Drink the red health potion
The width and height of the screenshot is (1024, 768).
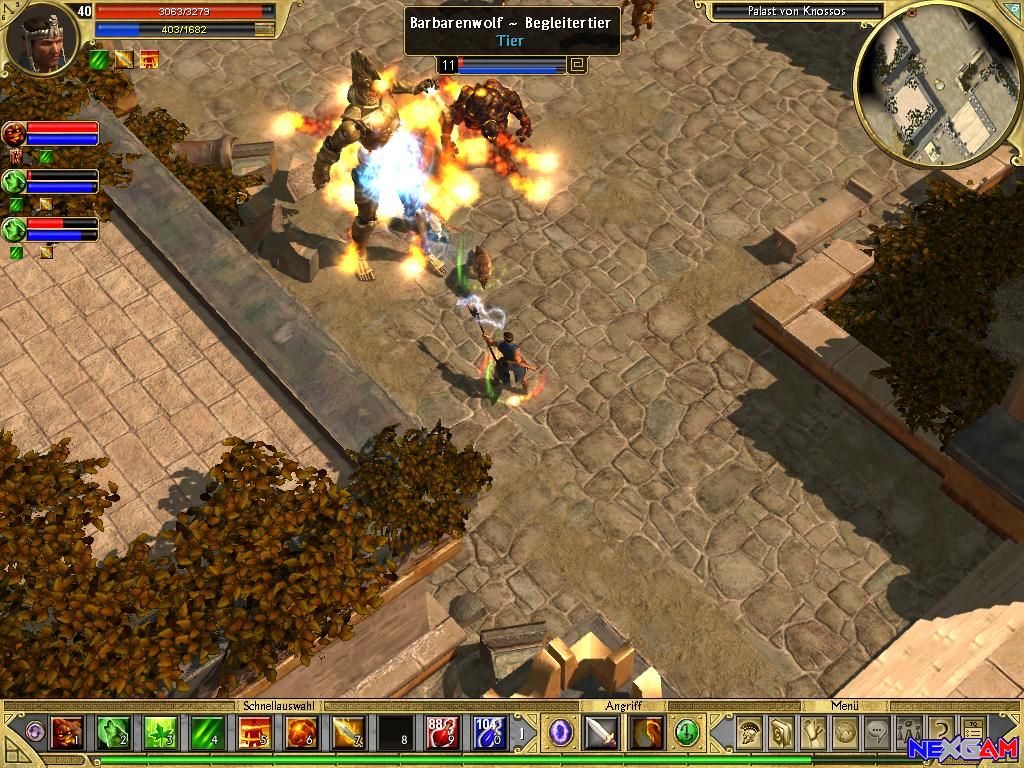click(x=441, y=734)
